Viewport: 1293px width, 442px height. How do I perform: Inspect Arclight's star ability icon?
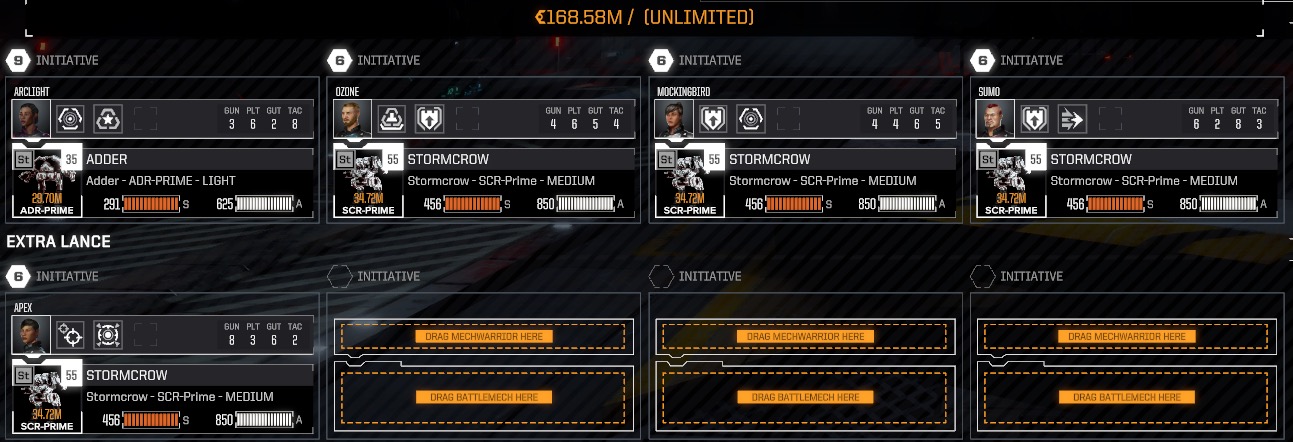click(107, 119)
